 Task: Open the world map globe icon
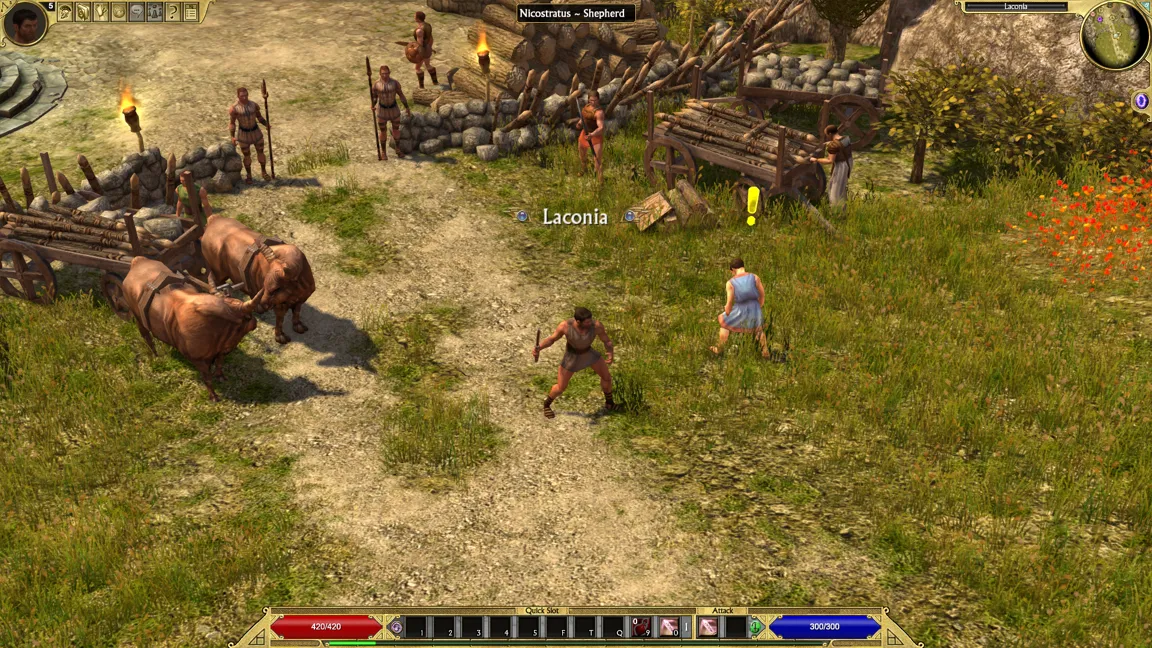[x=119, y=12]
